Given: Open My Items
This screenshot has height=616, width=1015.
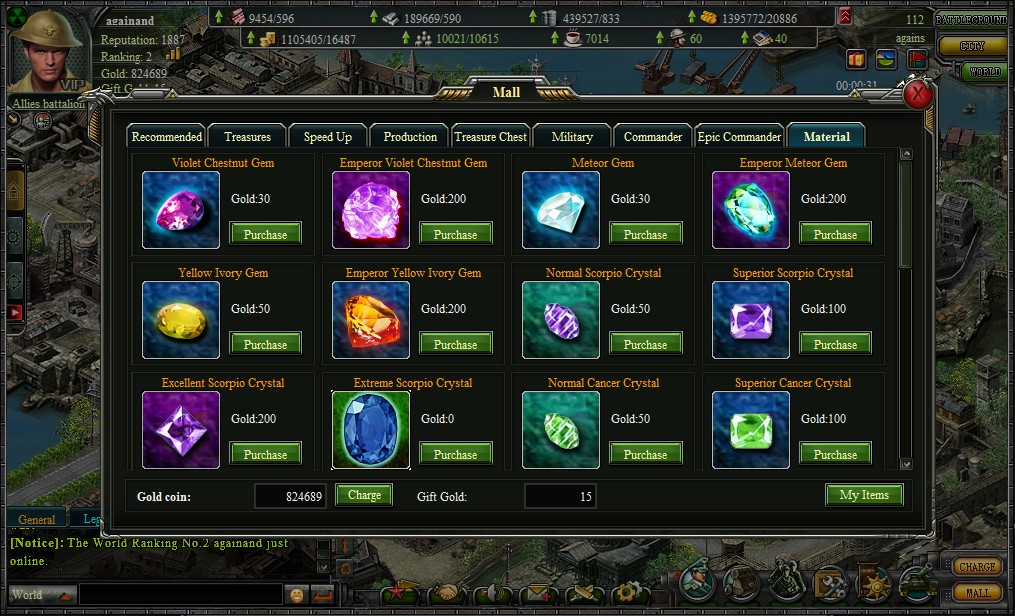Looking at the screenshot, I should [x=864, y=495].
